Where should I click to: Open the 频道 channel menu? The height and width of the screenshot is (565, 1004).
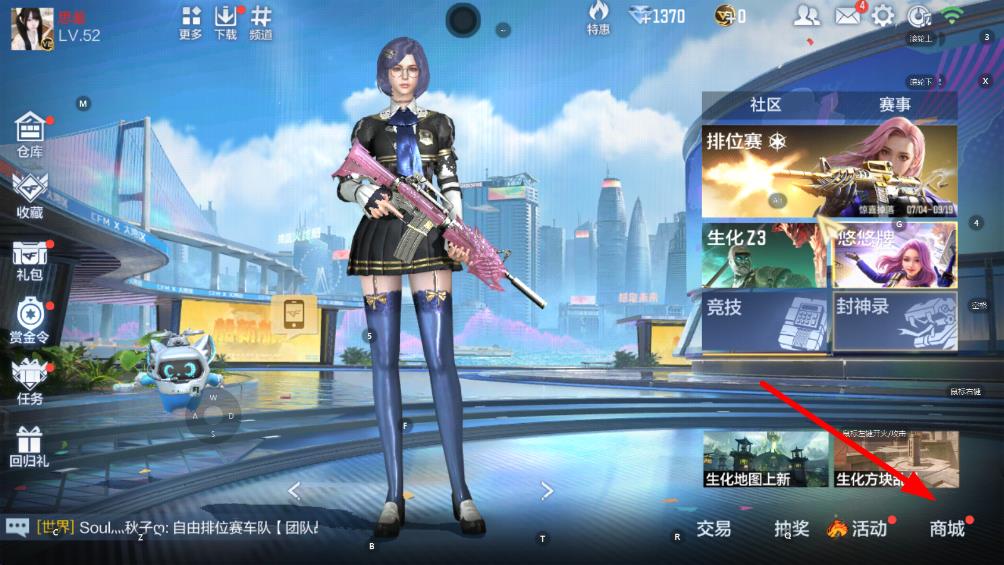tap(261, 22)
